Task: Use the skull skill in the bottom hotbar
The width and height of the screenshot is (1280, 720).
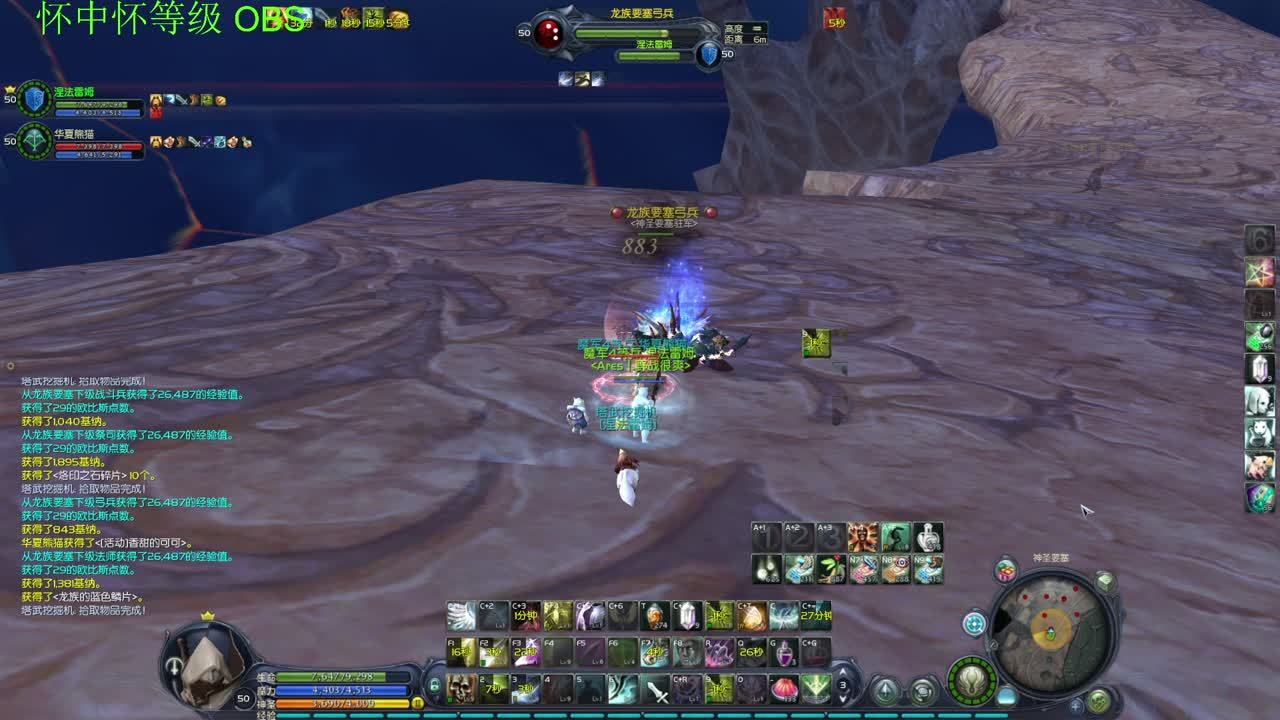Action: [x=461, y=688]
